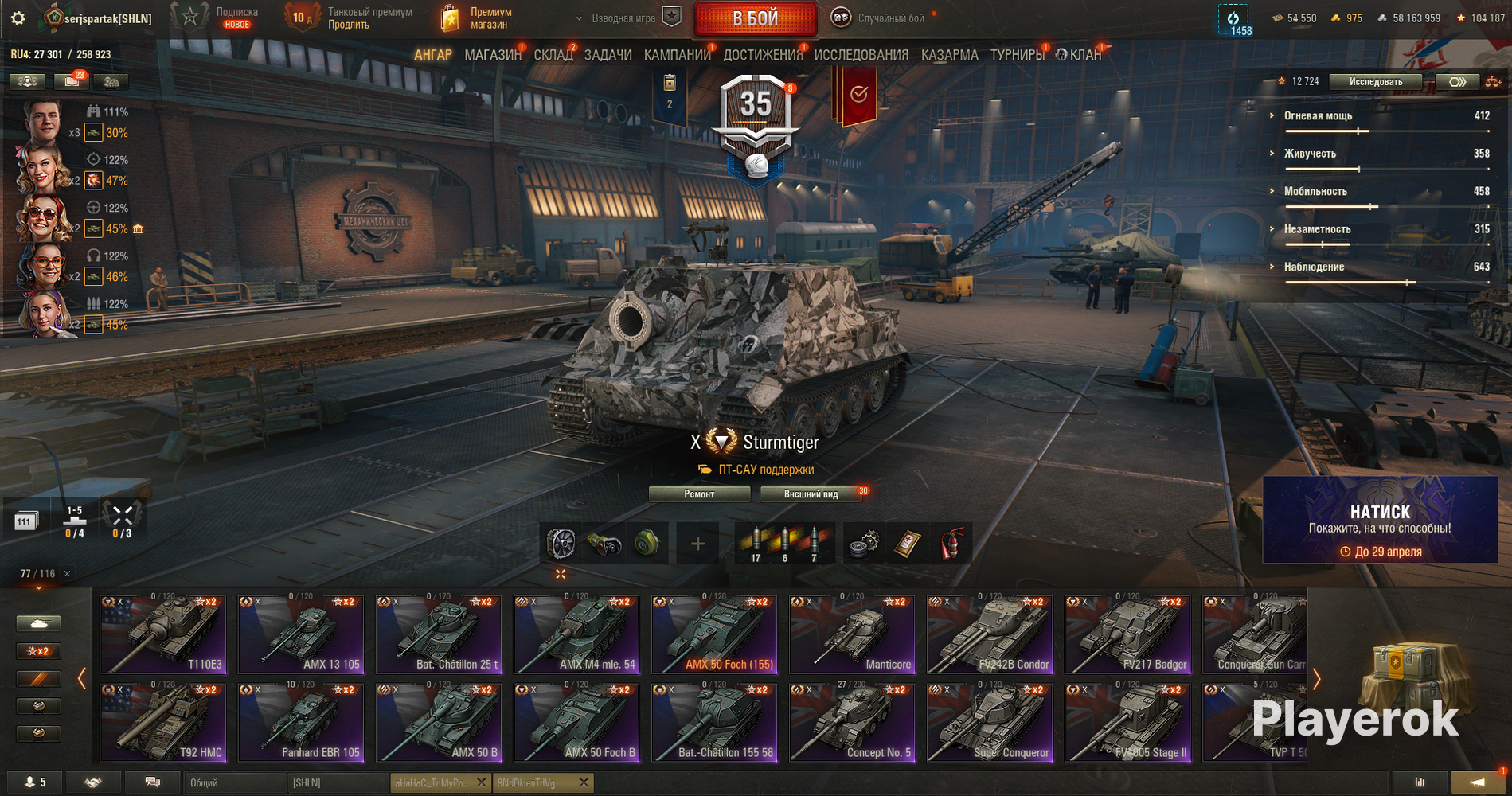Select the T110E3 tank in carousel

click(x=163, y=634)
